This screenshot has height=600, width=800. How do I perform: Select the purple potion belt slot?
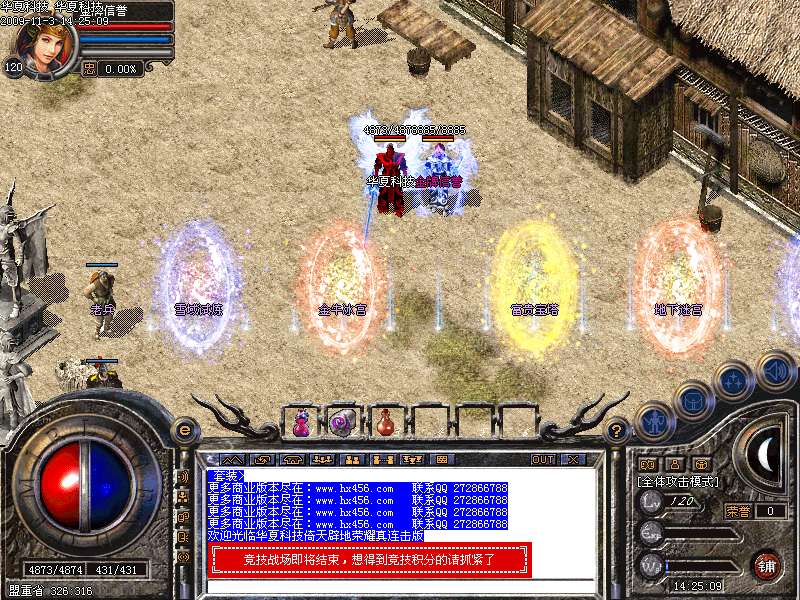click(x=301, y=424)
